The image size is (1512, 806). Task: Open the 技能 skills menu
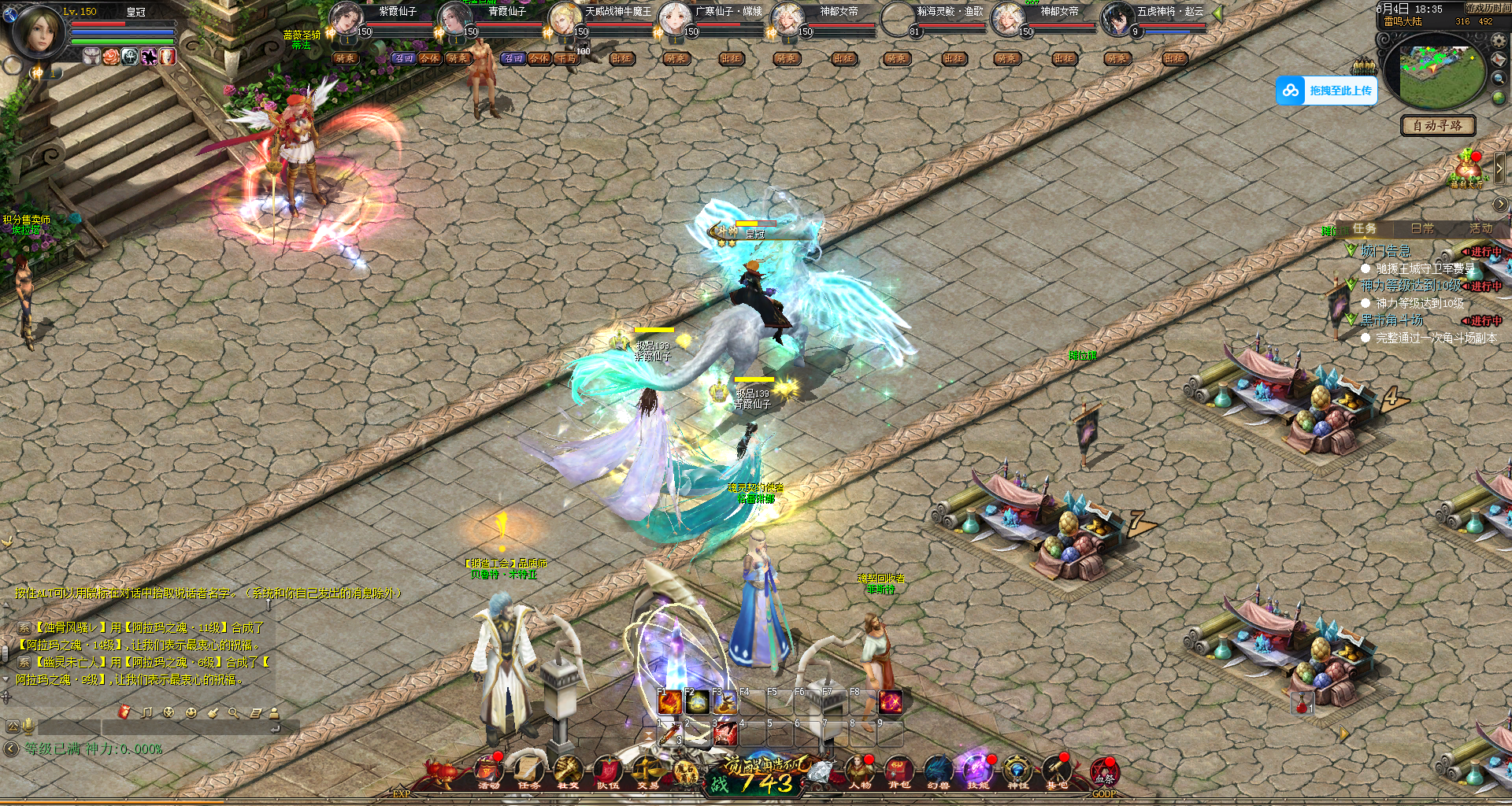[x=977, y=771]
